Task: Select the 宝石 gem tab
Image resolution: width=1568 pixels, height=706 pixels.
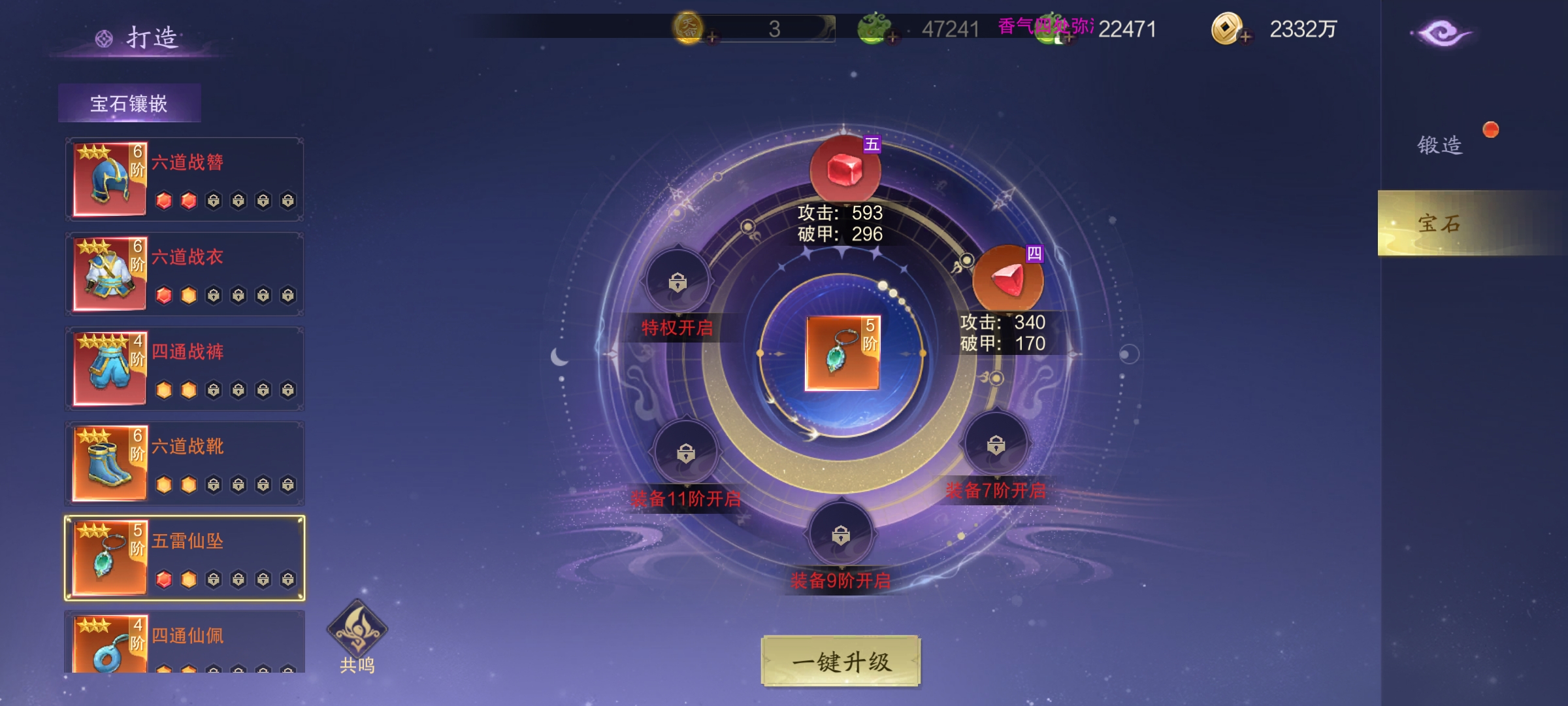Action: click(x=1439, y=224)
